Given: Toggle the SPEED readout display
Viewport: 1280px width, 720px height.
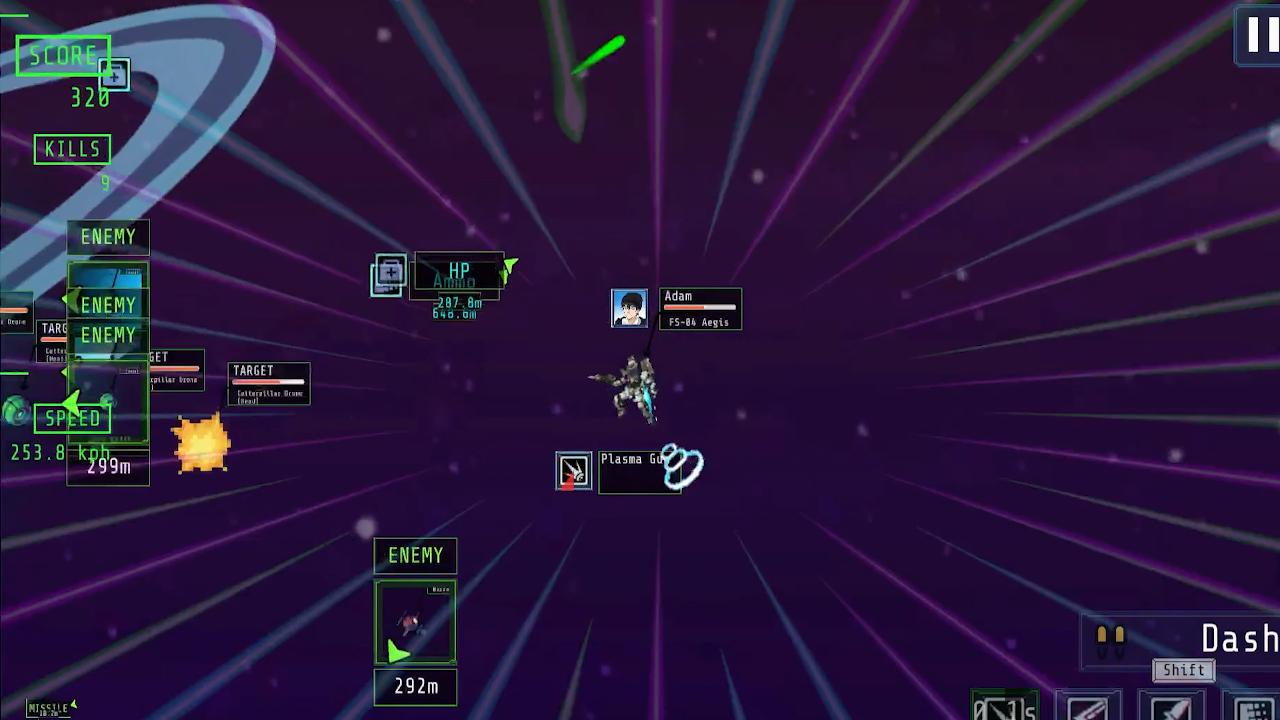Looking at the screenshot, I should (x=72, y=418).
